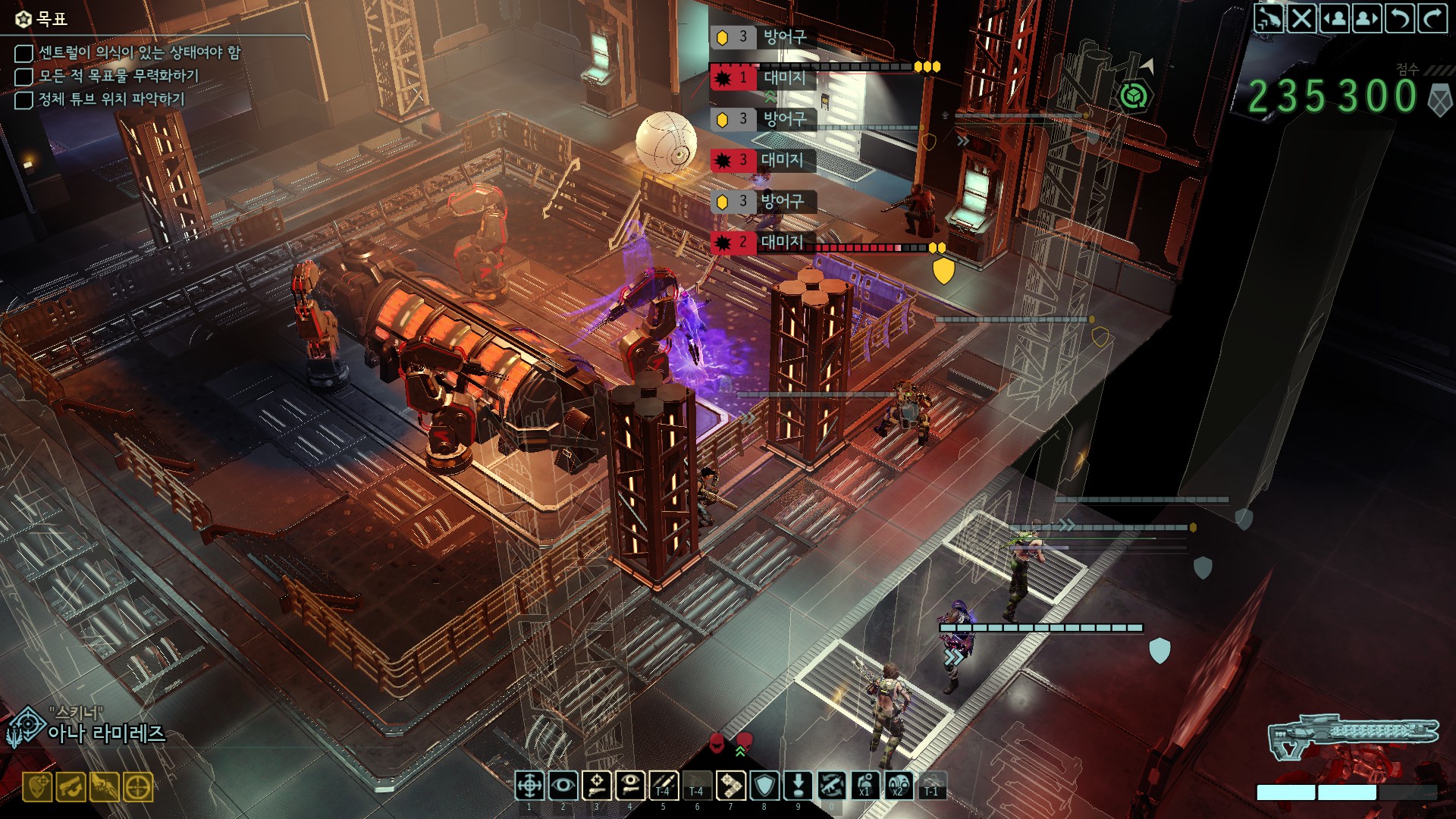Image resolution: width=1456 pixels, height=819 pixels.
Task: Switch to the previous soldier
Action: [1335, 18]
